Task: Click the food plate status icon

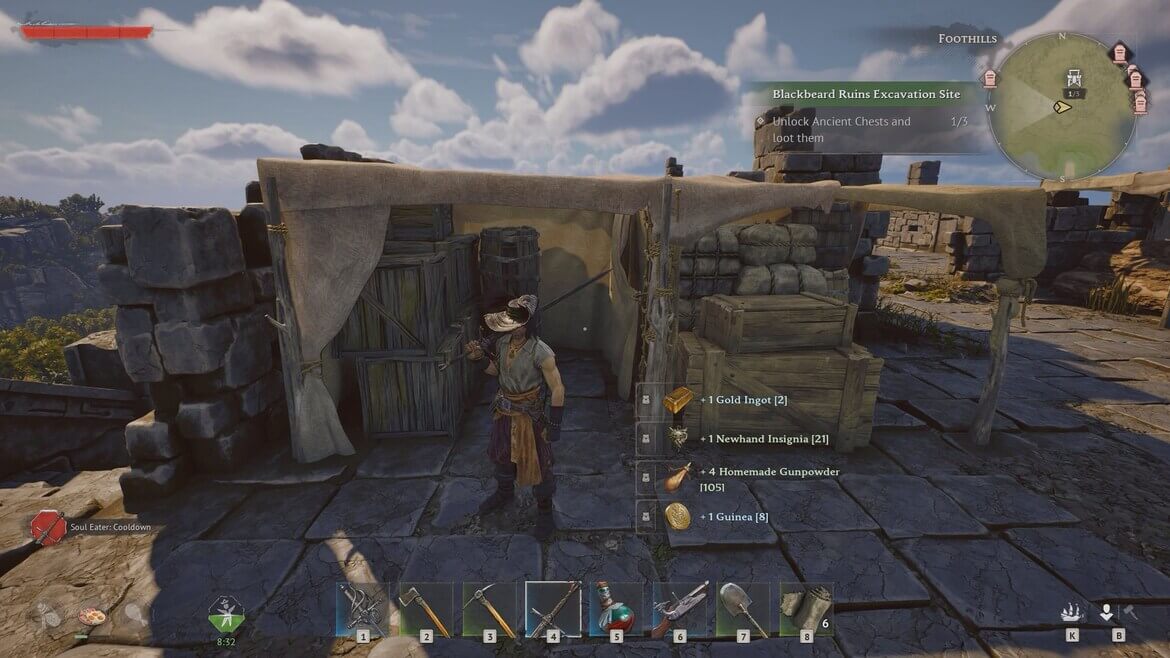Action: pyautogui.click(x=91, y=616)
